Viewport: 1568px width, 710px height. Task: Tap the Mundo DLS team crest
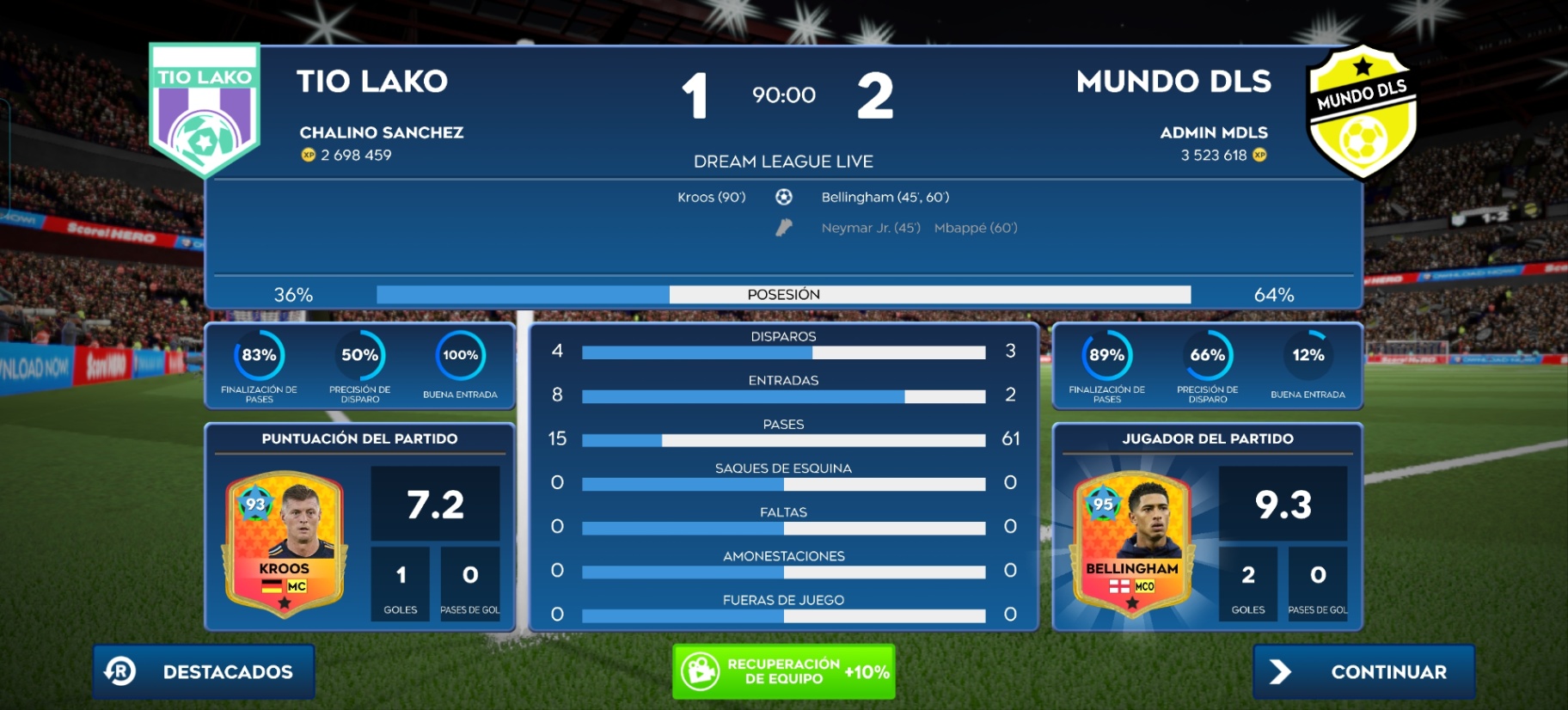1362,112
